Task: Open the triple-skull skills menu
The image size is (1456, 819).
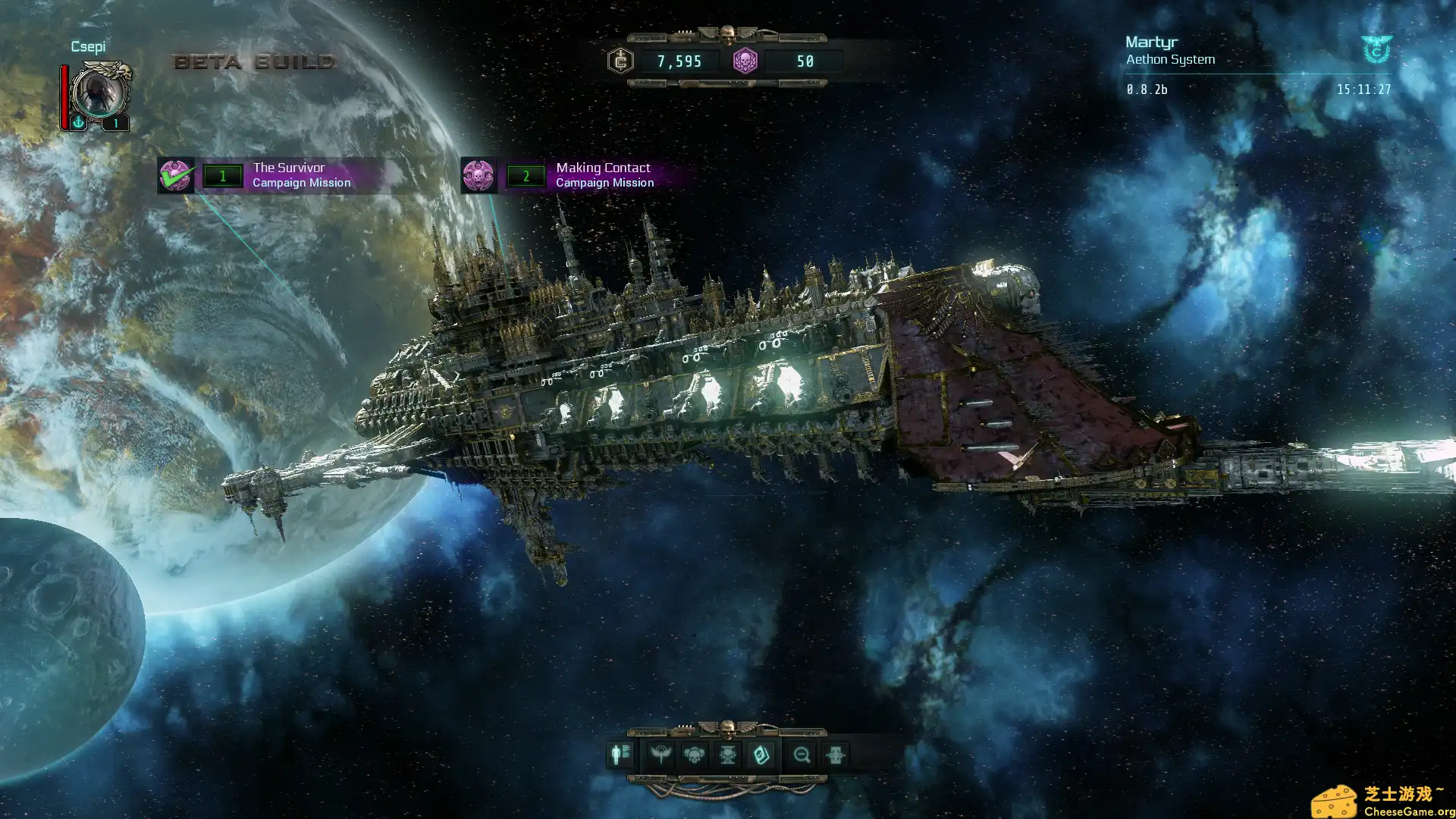Action: tap(695, 754)
